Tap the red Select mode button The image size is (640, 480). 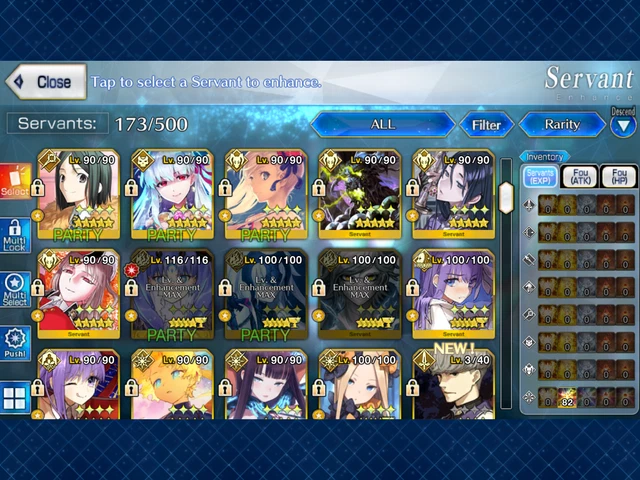[15, 183]
